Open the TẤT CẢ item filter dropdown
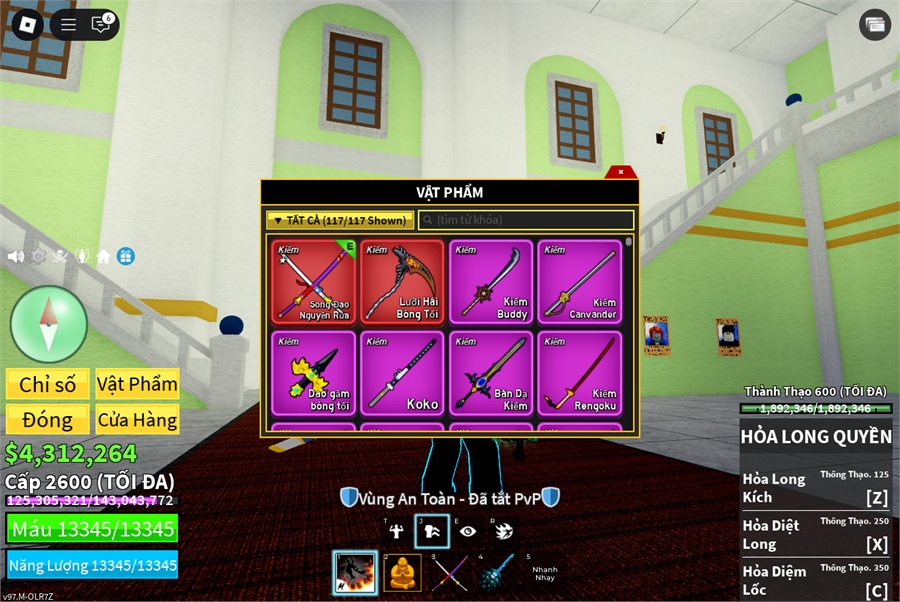900x602 pixels. (x=339, y=220)
